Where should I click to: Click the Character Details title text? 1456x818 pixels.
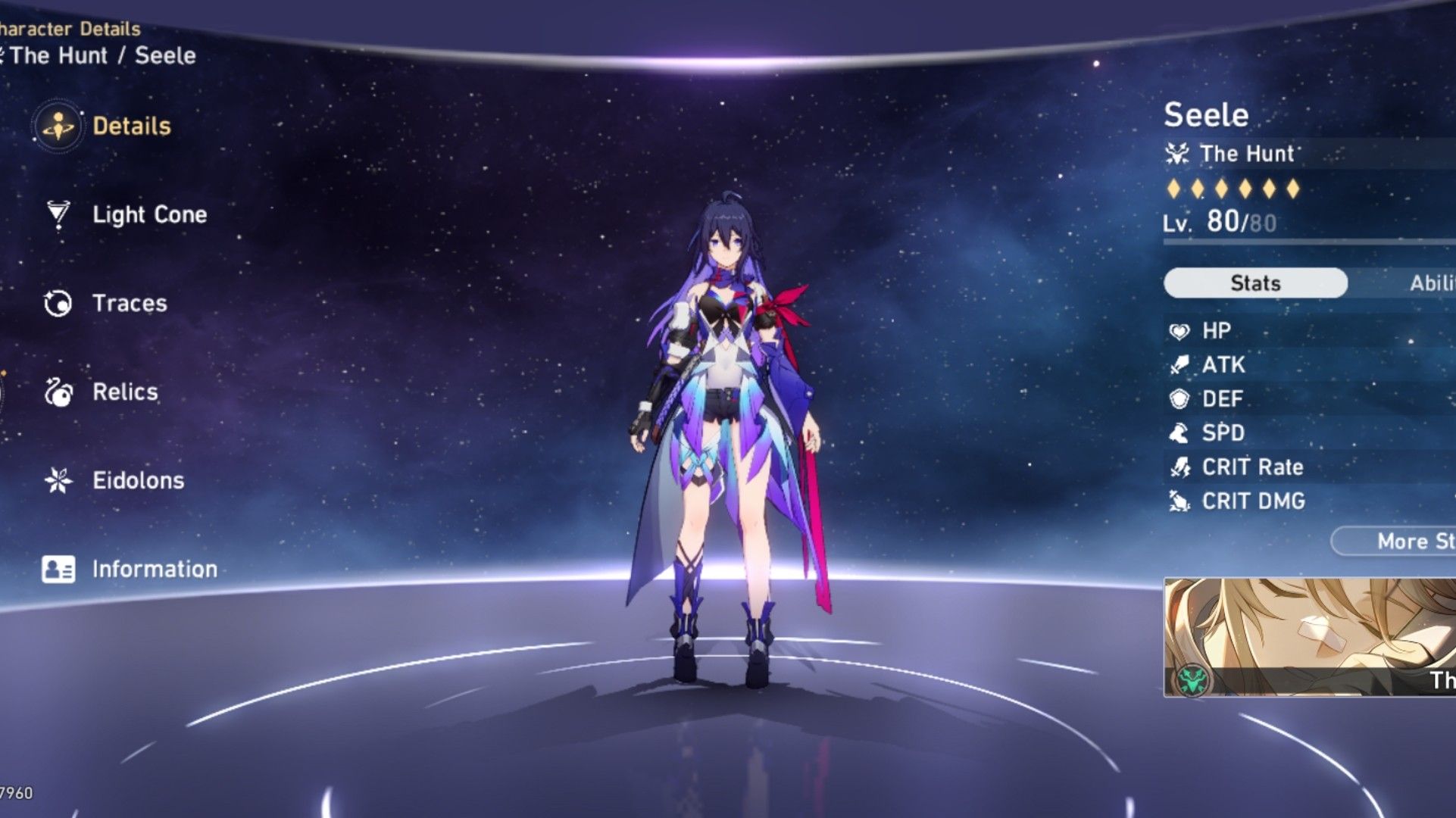tap(68, 29)
